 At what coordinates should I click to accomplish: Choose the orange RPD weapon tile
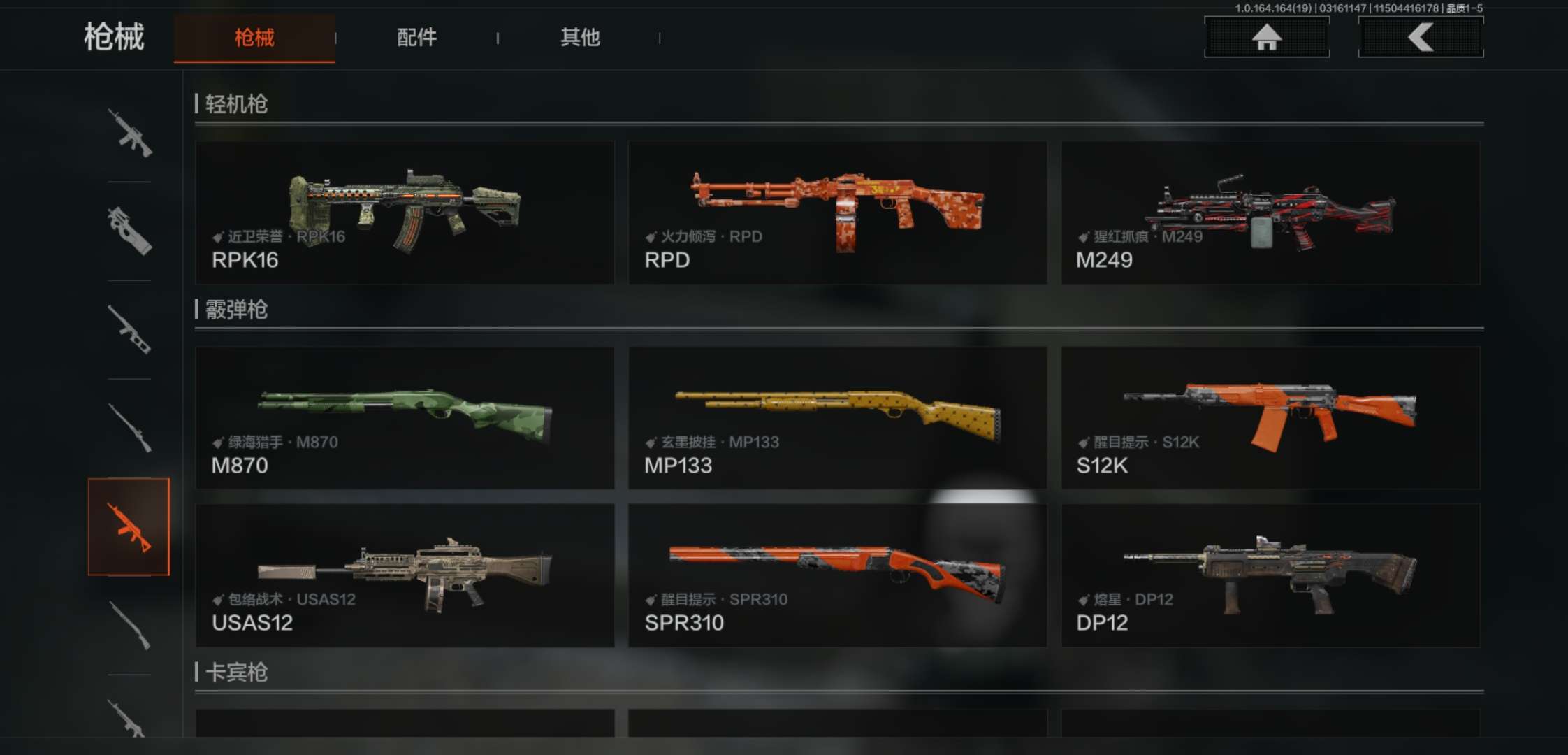837,213
